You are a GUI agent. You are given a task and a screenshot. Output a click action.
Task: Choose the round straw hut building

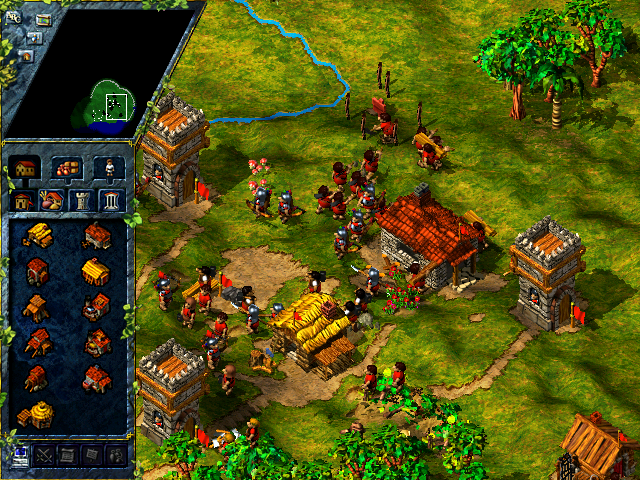coord(37,415)
